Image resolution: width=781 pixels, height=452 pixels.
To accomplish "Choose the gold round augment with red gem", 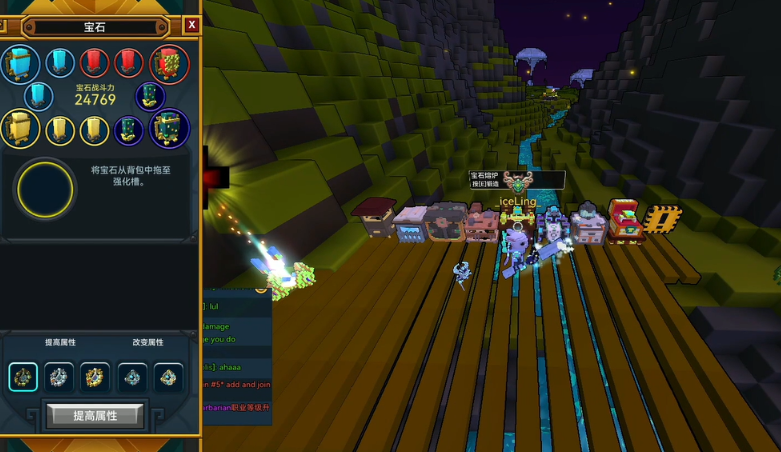I will point(95,377).
